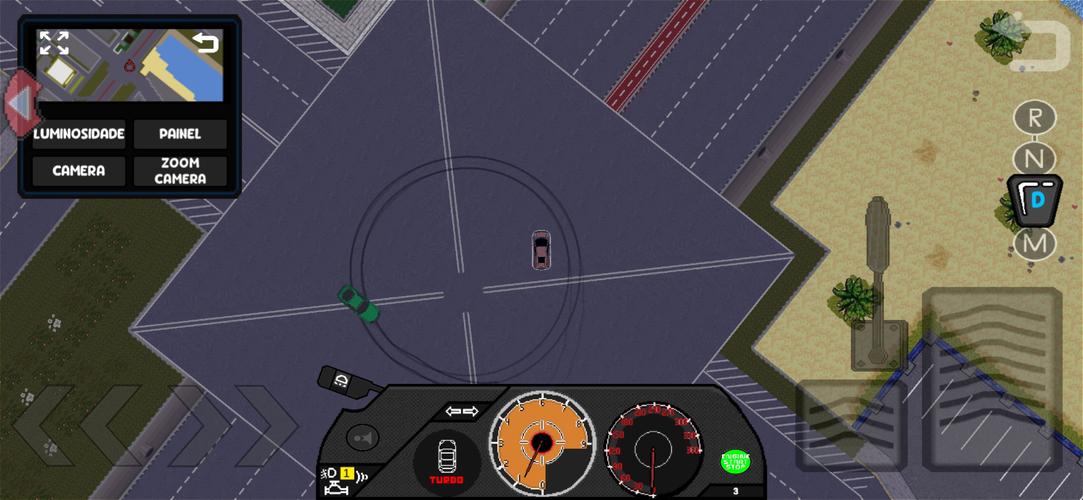Select Drive gear (D)
Image resolution: width=1083 pixels, height=500 pixels.
(1035, 200)
